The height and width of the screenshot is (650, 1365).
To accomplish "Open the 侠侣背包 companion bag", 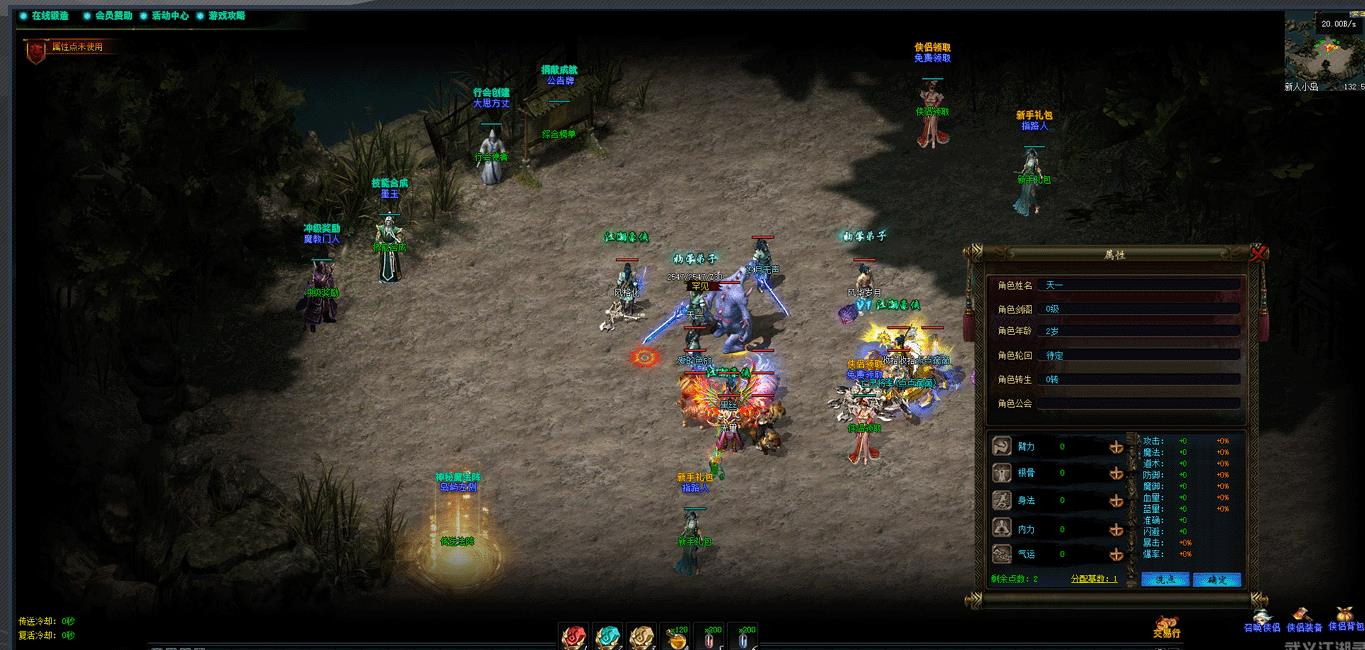I will point(1346,618).
